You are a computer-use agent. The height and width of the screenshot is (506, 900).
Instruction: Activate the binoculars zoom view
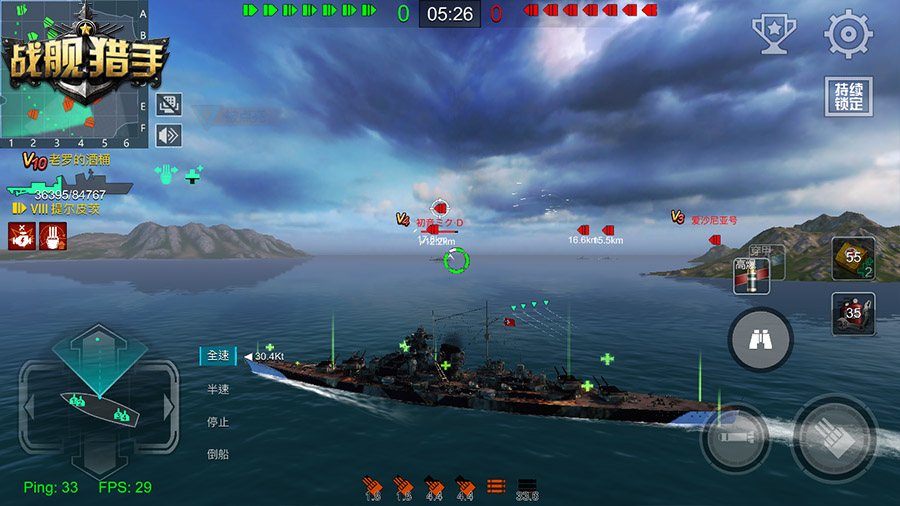pos(761,341)
